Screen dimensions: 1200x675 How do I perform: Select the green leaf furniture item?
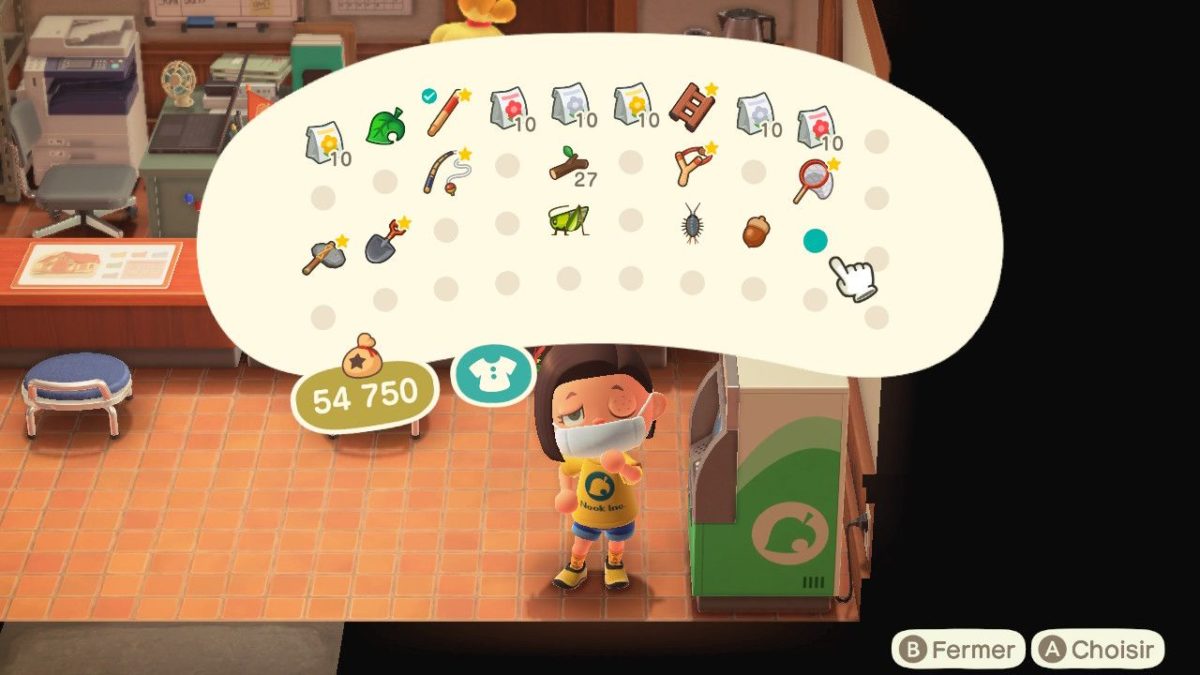pos(384,127)
